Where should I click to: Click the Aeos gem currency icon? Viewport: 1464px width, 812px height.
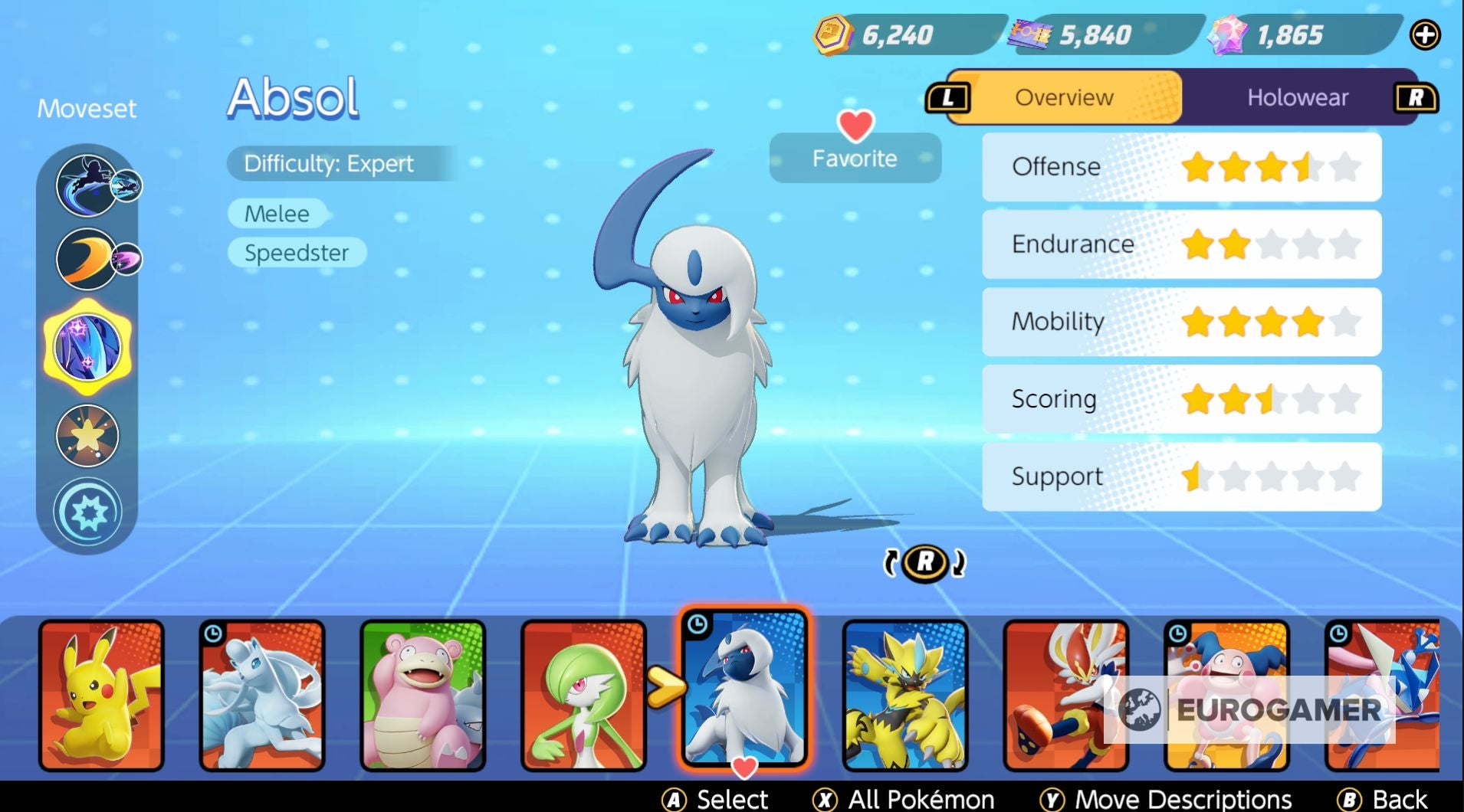[x=1227, y=33]
